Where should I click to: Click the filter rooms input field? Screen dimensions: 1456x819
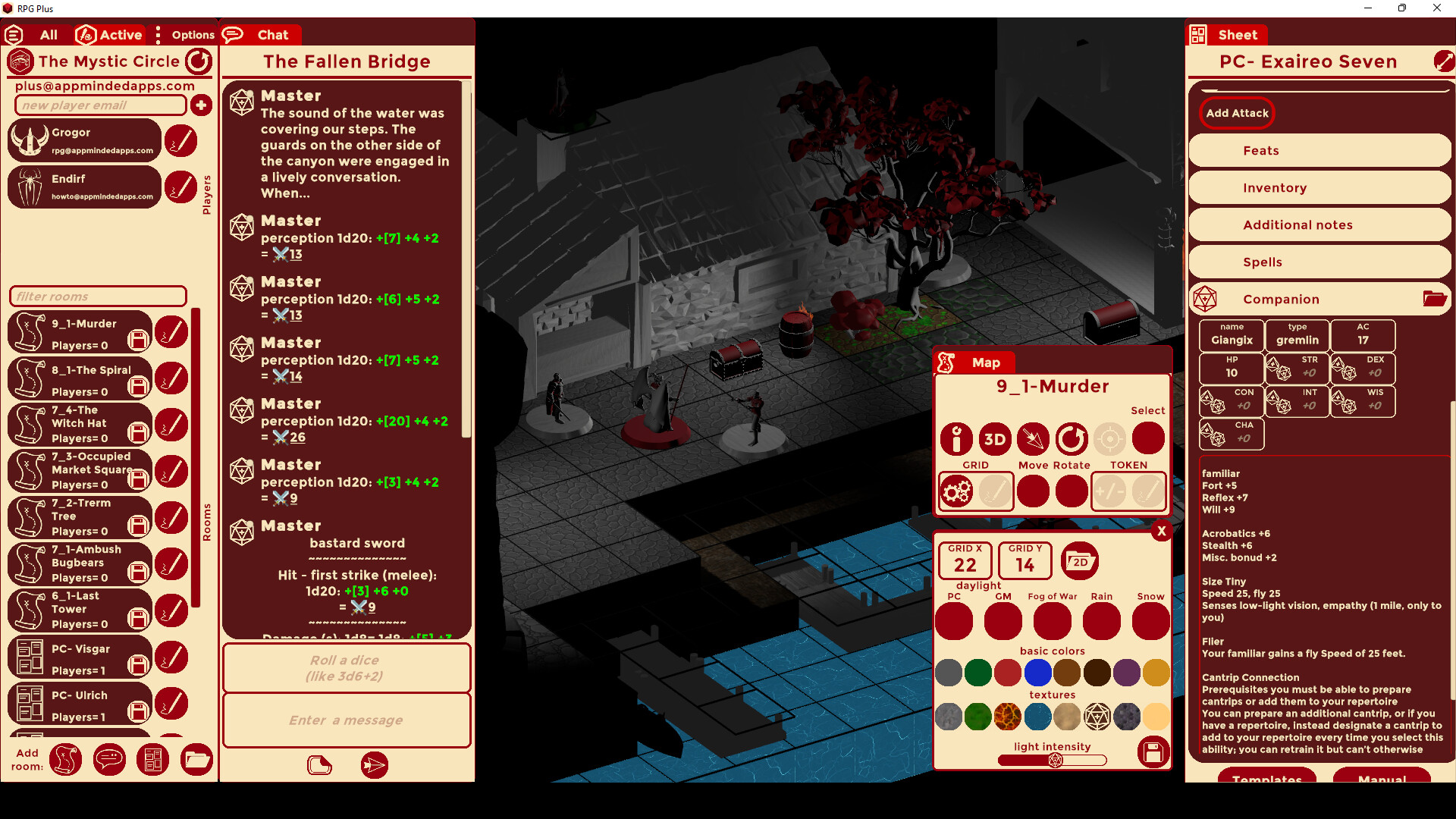click(x=97, y=296)
